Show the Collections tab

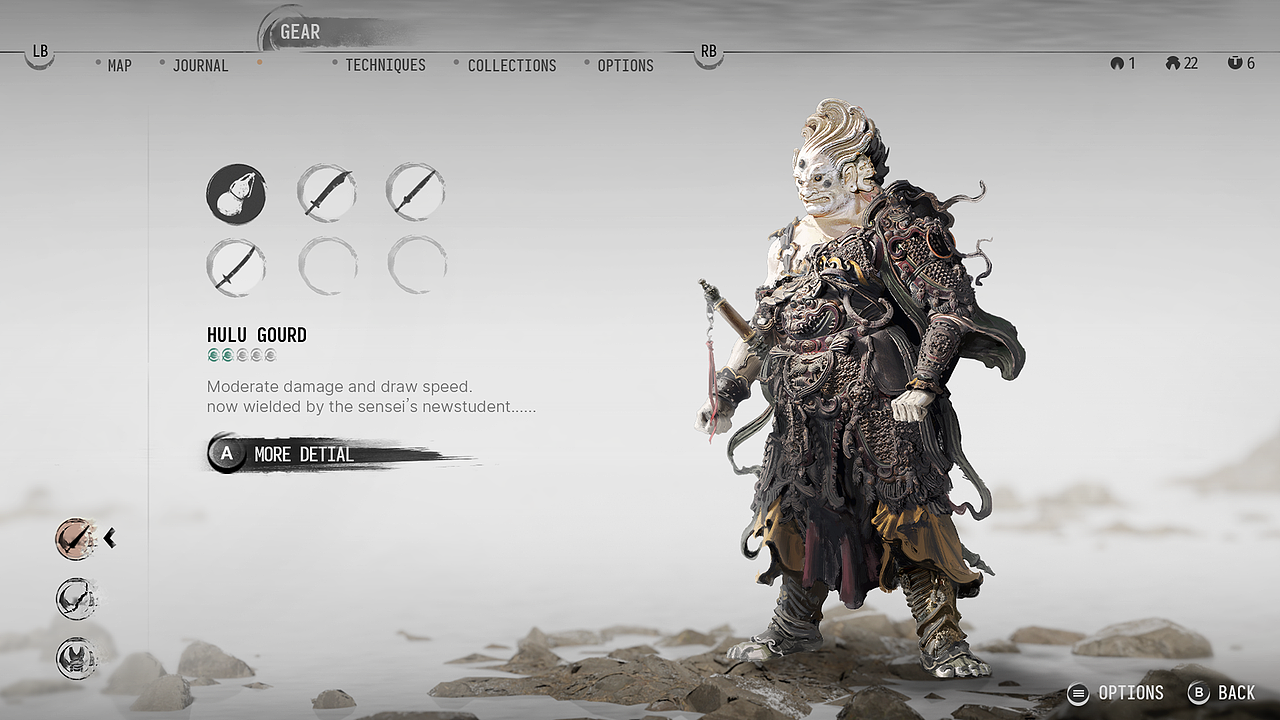tap(511, 66)
